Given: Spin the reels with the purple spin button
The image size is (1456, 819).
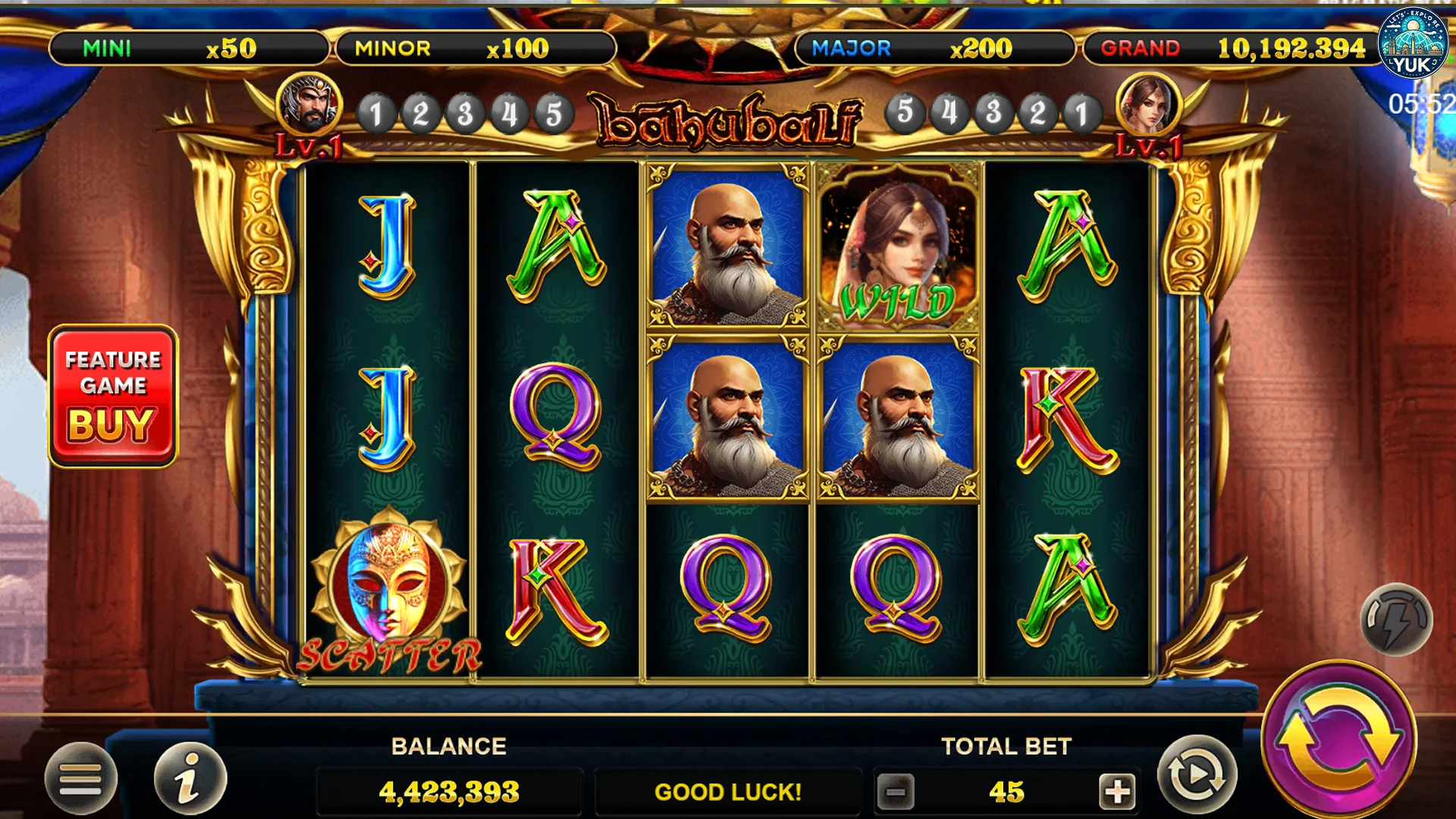Looking at the screenshot, I should (1339, 739).
